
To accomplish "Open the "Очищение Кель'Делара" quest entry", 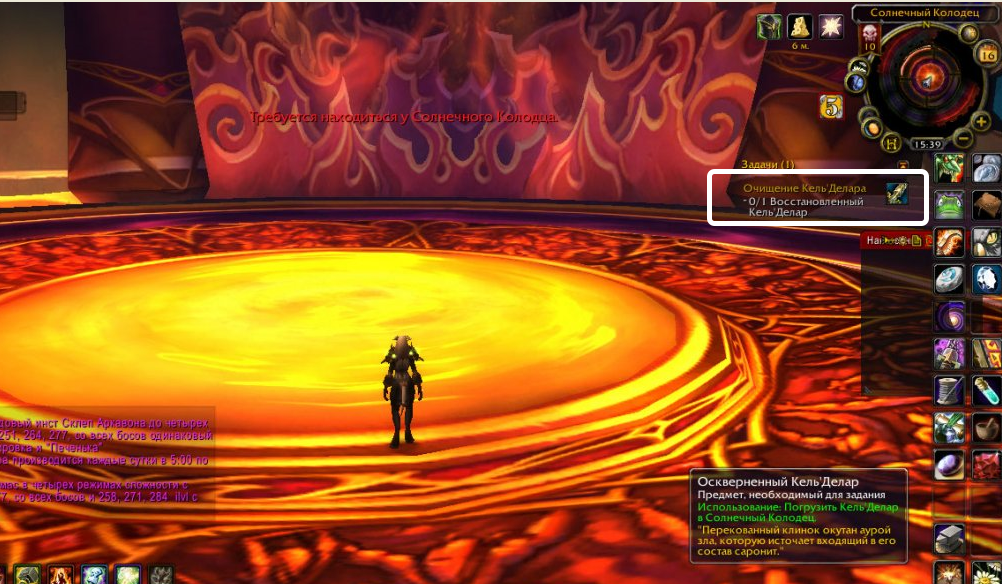I will coord(797,188).
